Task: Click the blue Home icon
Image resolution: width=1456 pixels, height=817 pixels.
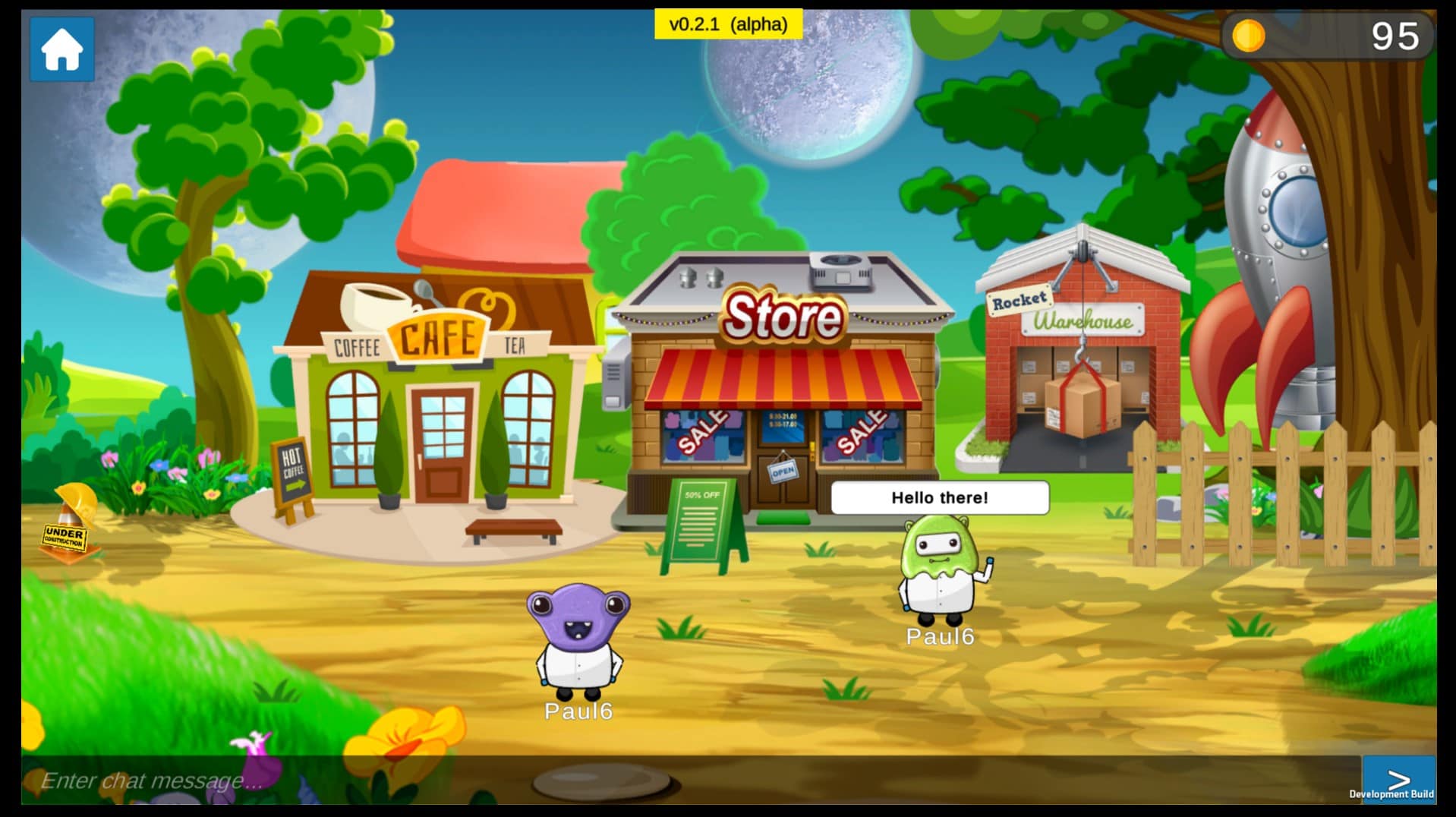Action: [x=61, y=49]
